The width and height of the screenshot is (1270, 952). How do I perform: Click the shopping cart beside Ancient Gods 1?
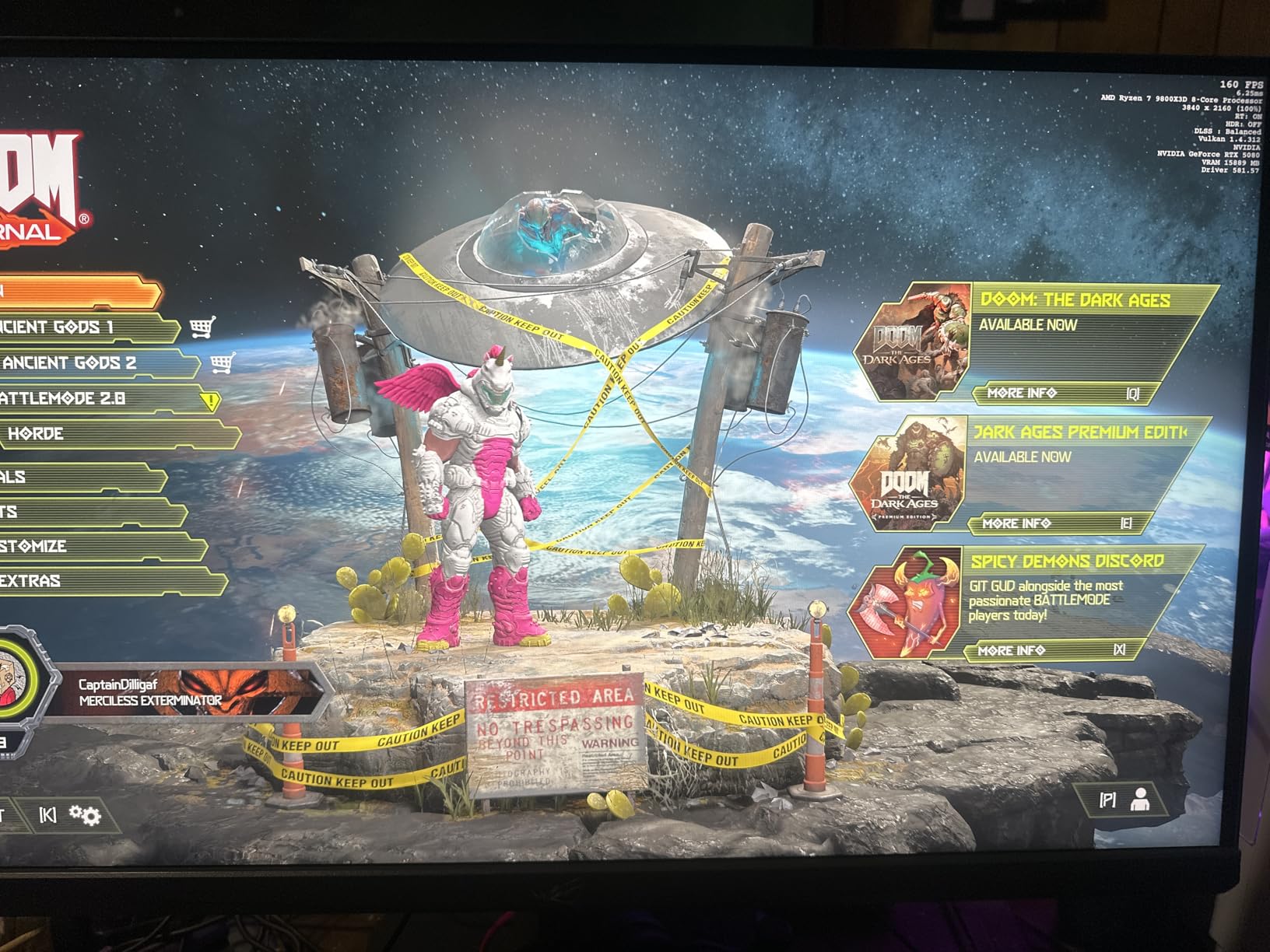pos(202,328)
